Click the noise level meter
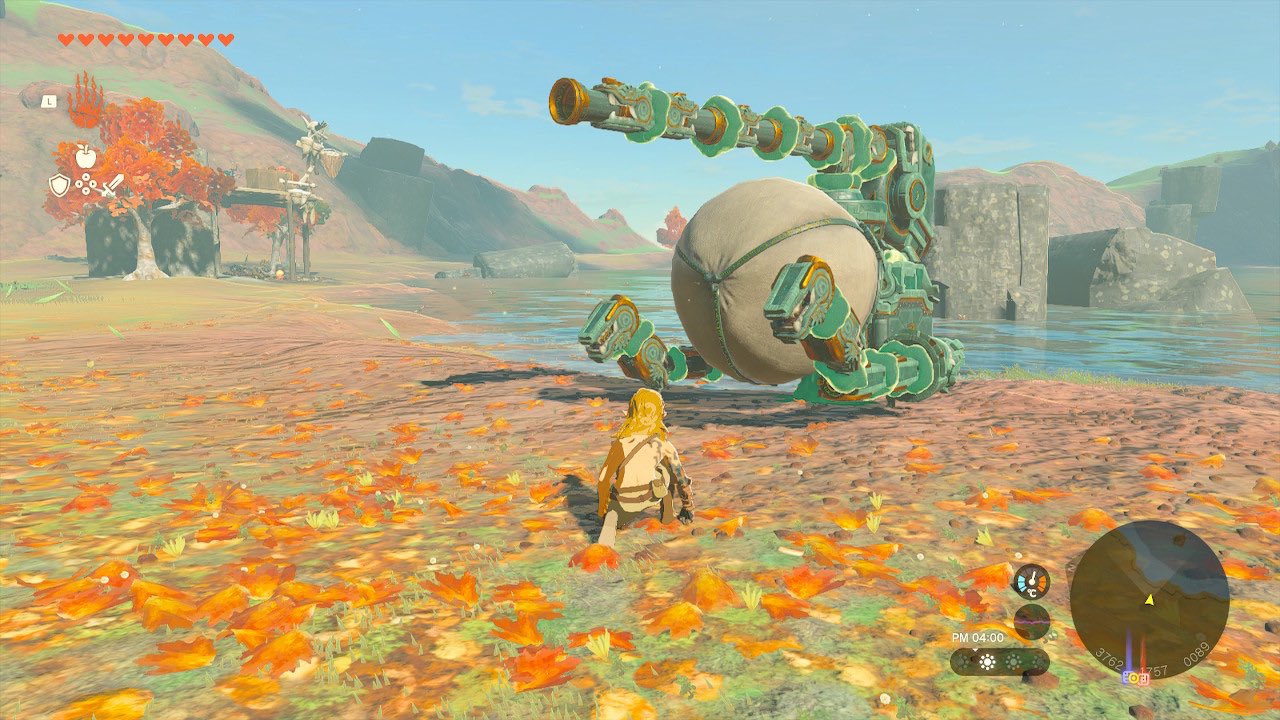The width and height of the screenshot is (1280, 720). coord(1031,622)
